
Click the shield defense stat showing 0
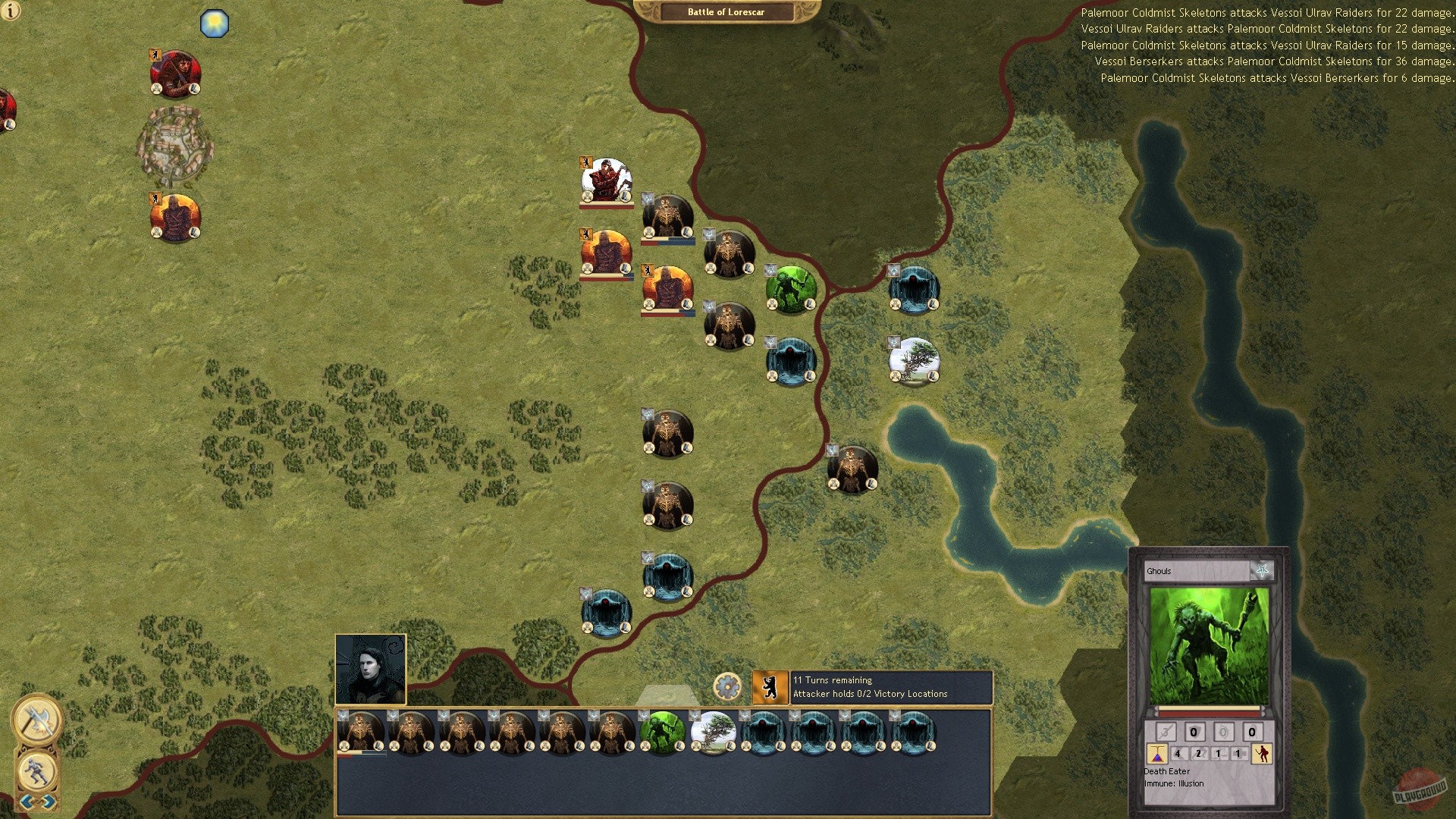click(x=1194, y=731)
